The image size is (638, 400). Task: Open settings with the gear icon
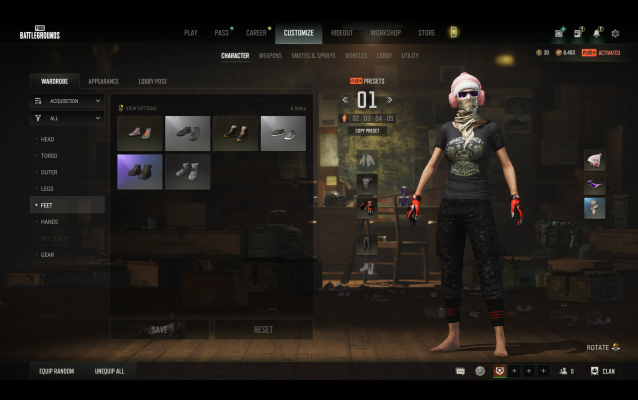pos(615,33)
